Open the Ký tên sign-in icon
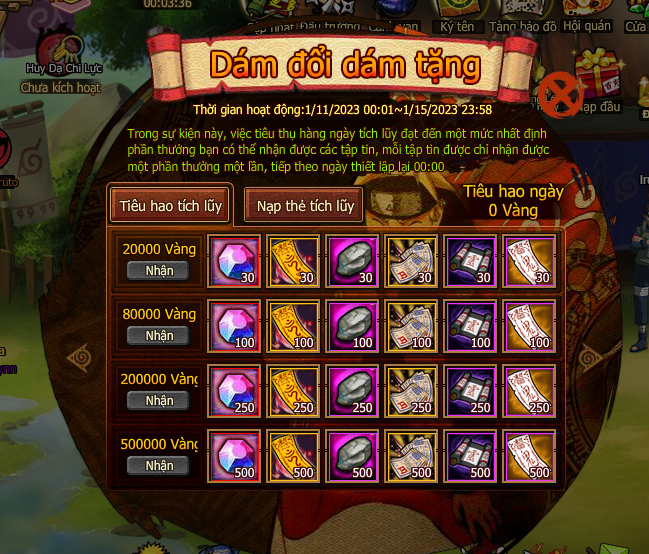 [x=455, y=14]
